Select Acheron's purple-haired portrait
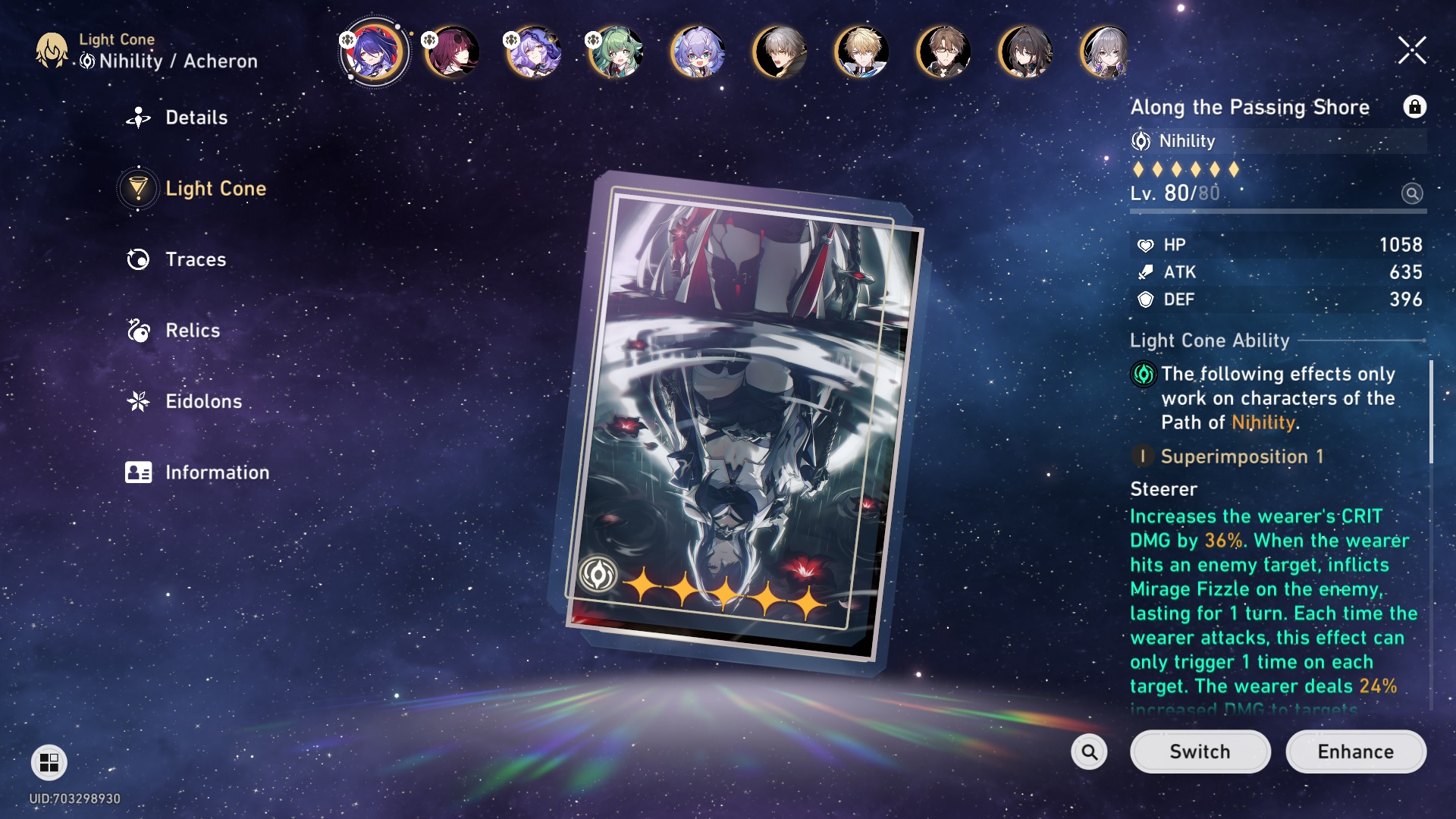This screenshot has width=1456, height=819. click(373, 52)
